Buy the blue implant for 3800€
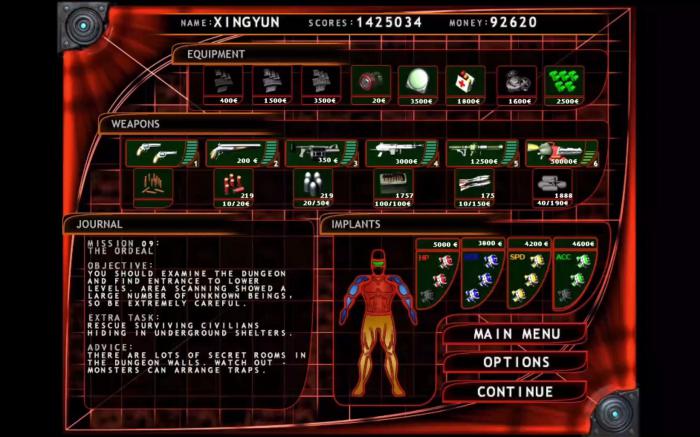Viewport: 700px width, 437px height. click(482, 273)
